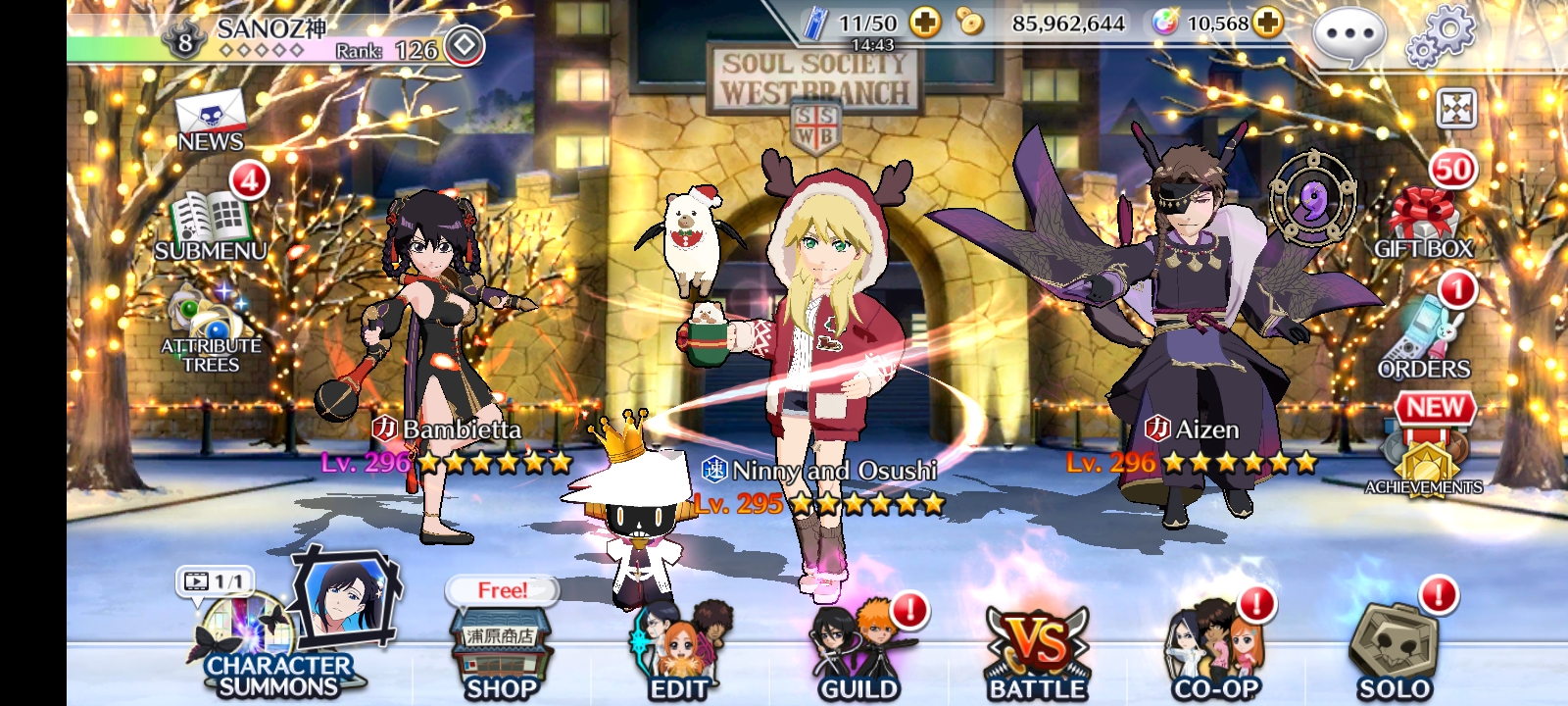Check Achievements medal

pos(1425,456)
